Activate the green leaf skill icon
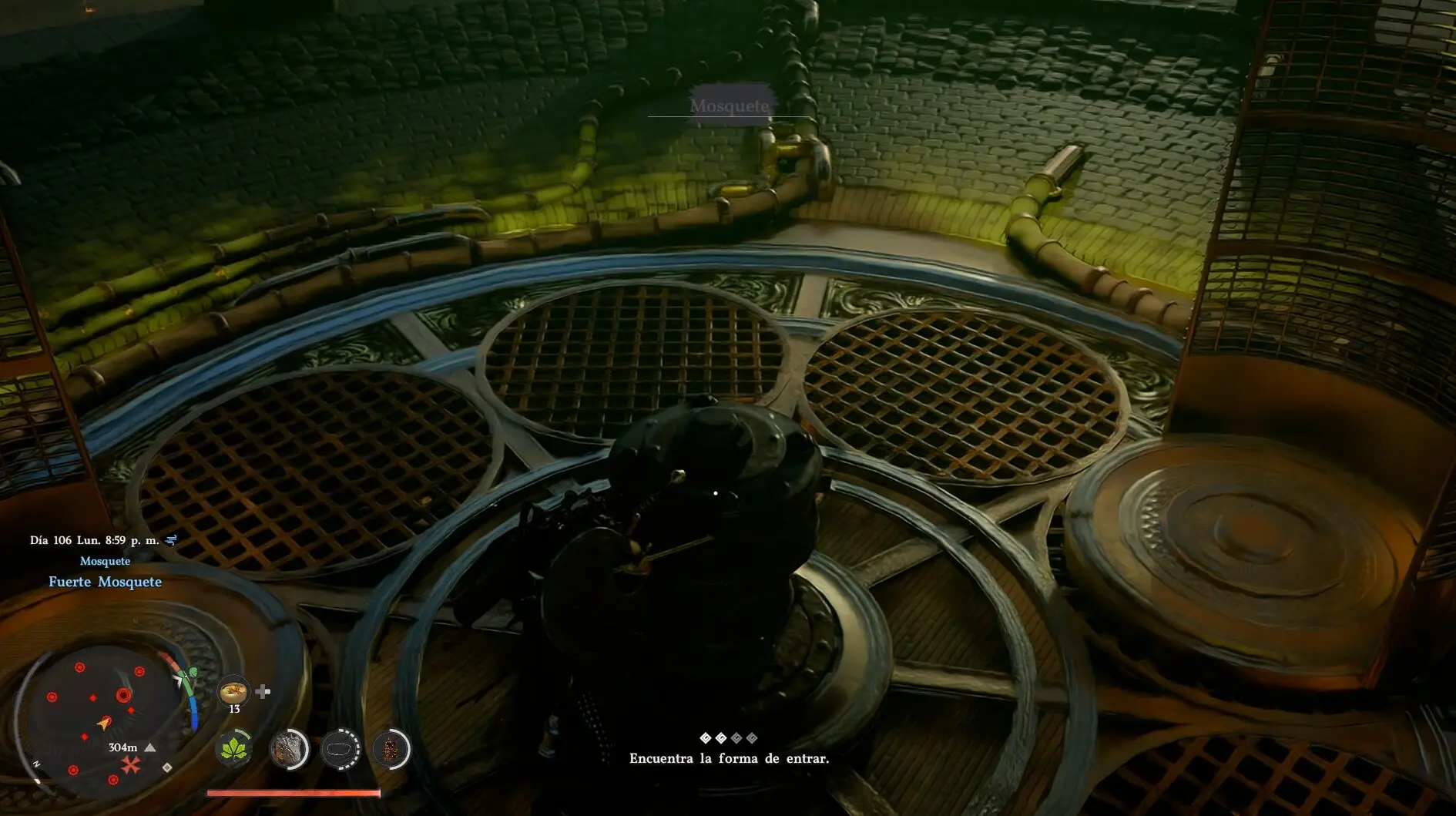 234,749
